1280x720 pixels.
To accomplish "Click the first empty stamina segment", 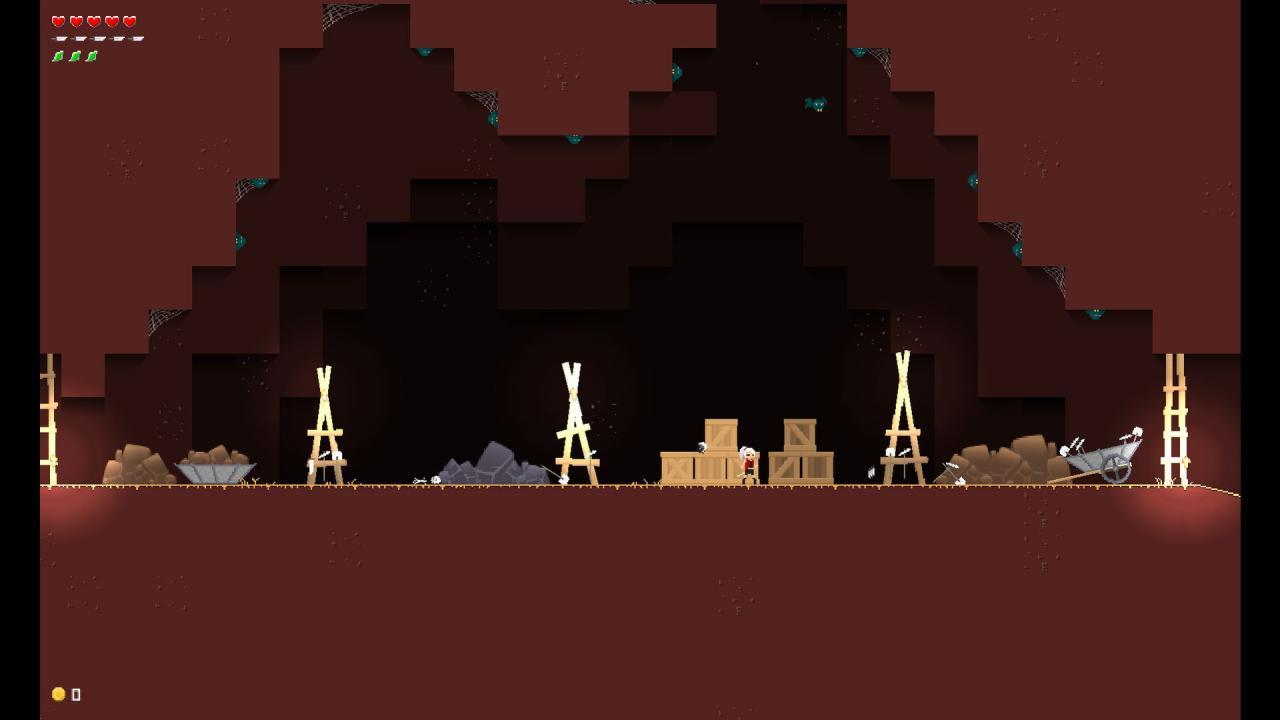I will tap(58, 38).
